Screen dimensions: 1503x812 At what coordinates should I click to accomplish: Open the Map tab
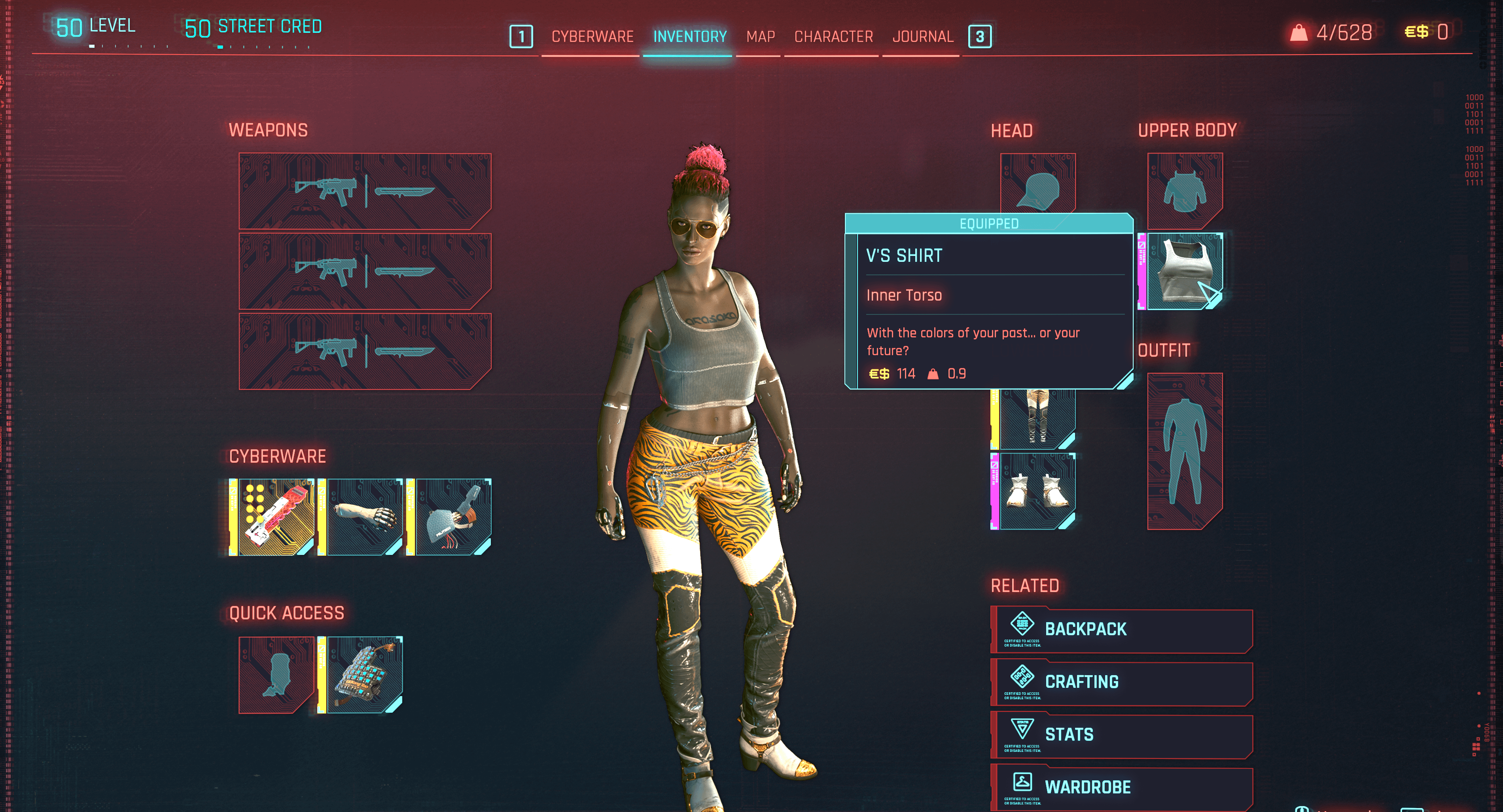[760, 37]
